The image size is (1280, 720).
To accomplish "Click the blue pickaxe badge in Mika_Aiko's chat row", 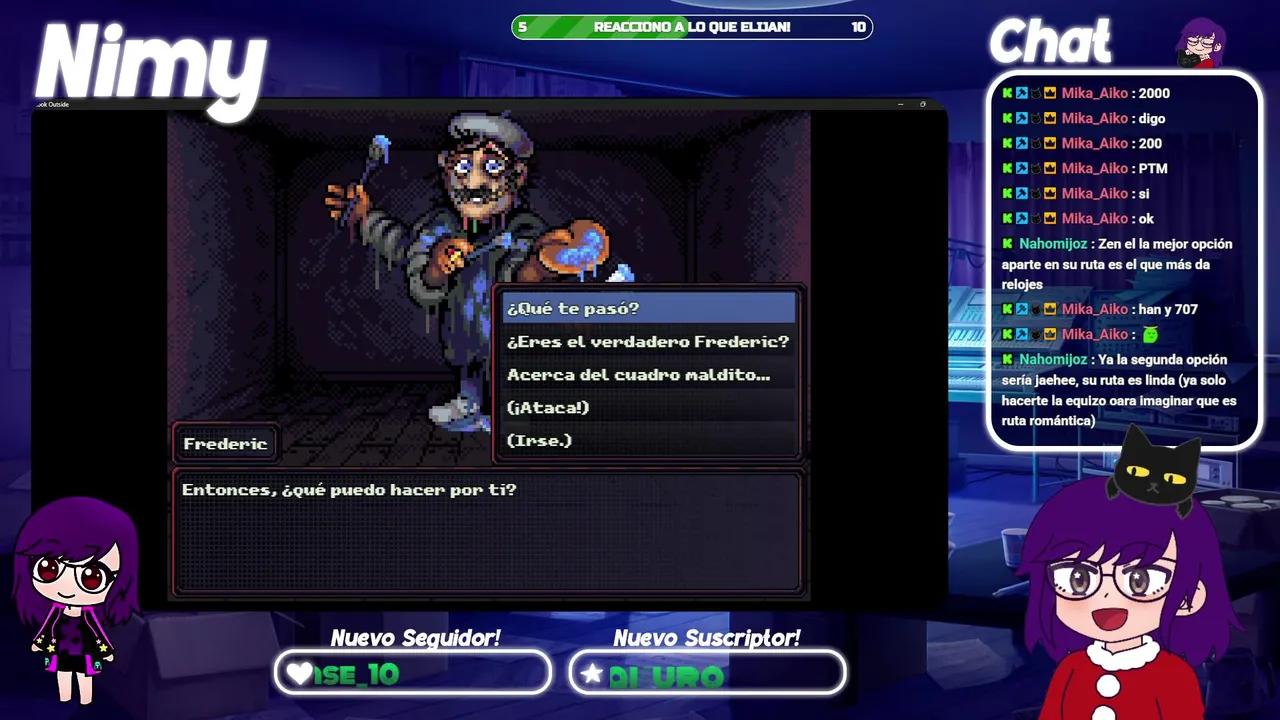I will point(1021,93).
